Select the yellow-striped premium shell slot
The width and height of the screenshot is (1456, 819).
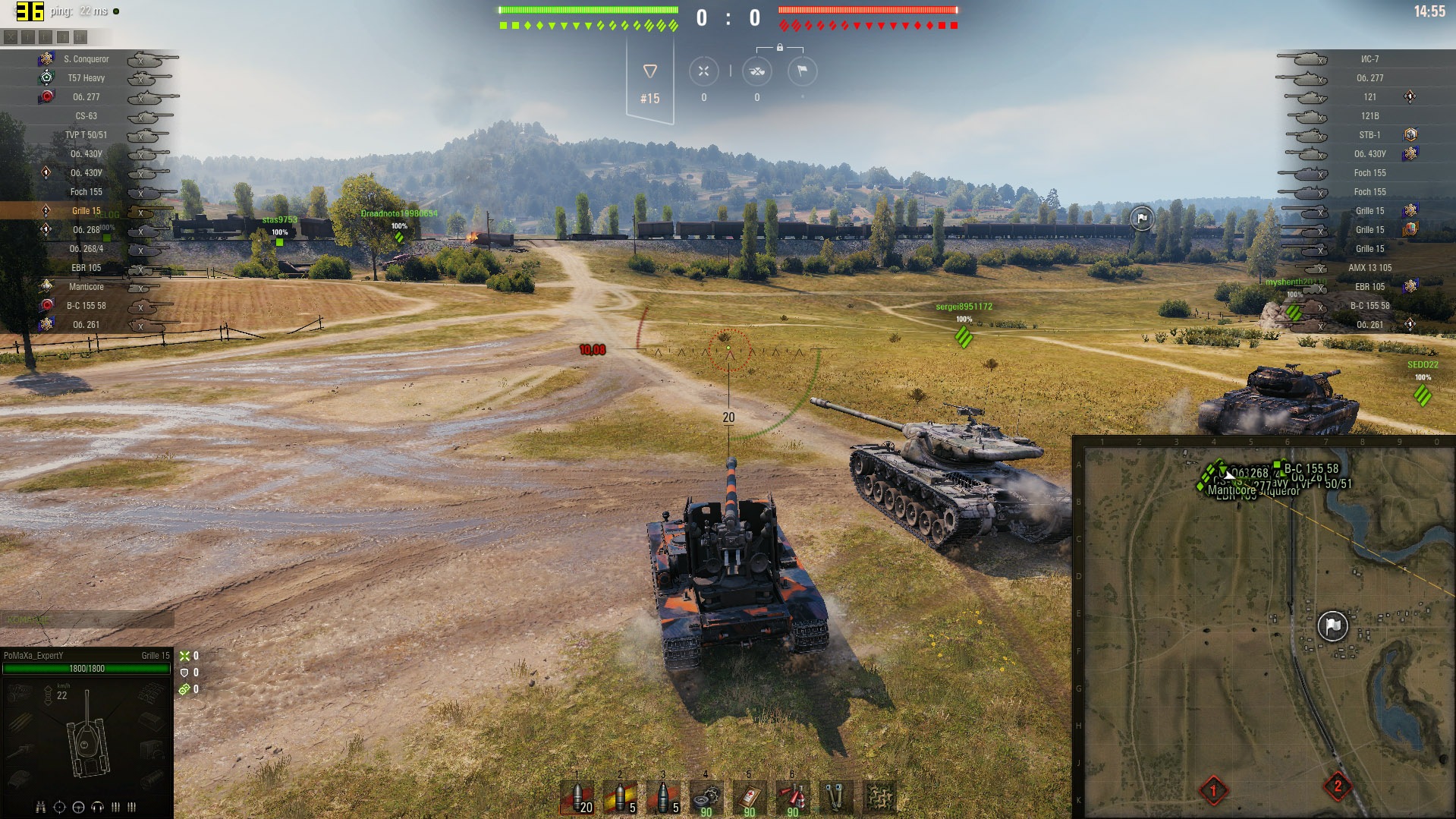620,798
